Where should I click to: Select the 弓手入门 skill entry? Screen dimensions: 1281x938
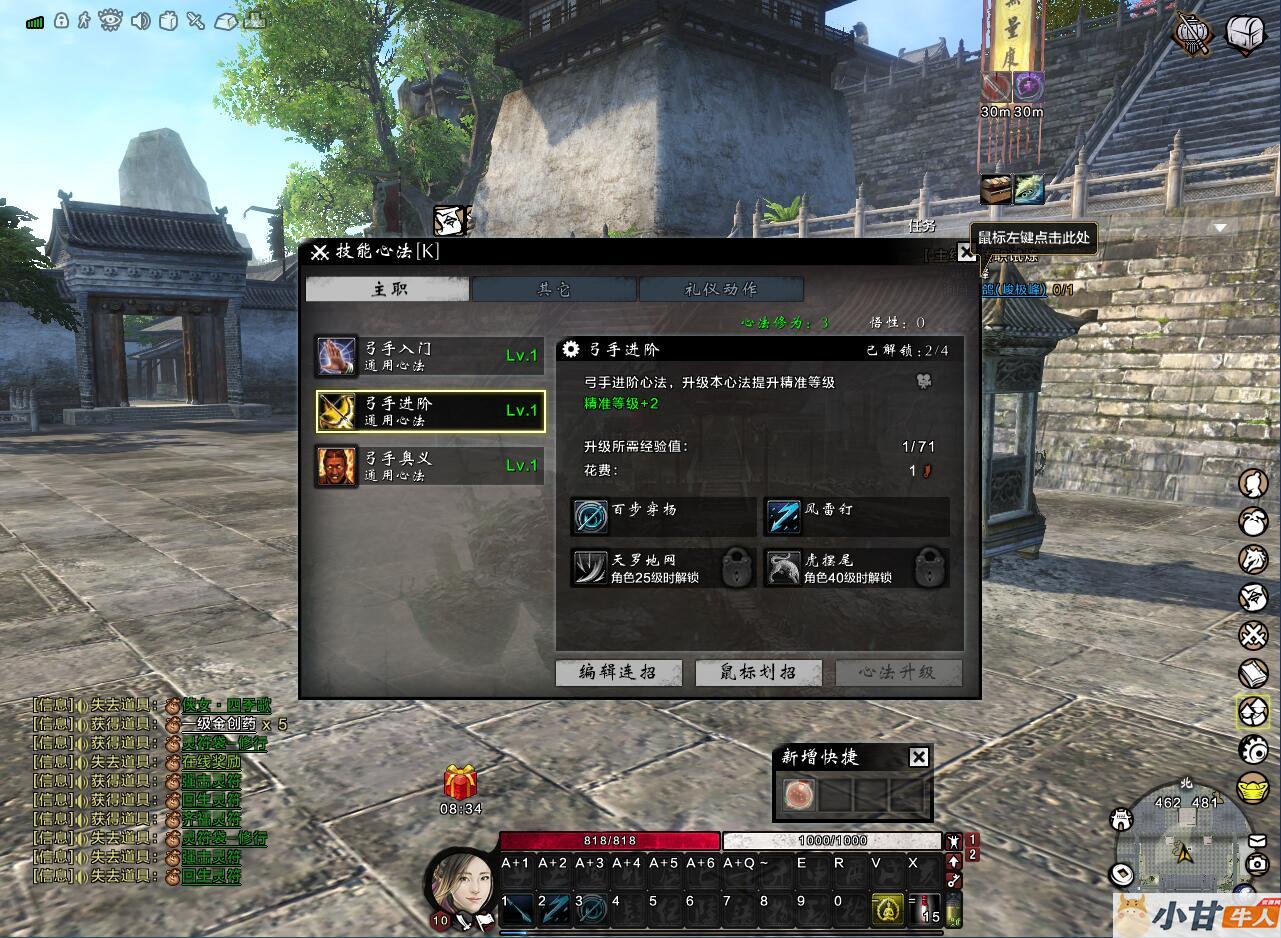click(x=430, y=356)
